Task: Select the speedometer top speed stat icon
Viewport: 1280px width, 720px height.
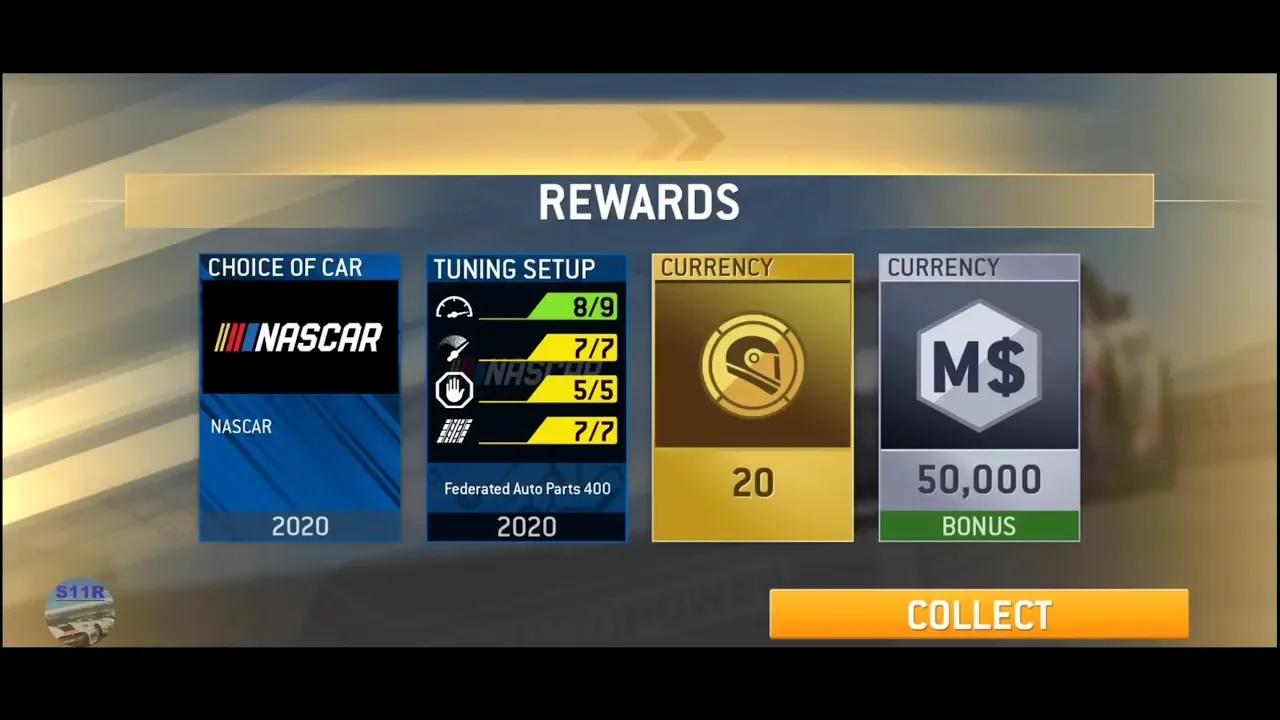Action: pyautogui.click(x=455, y=307)
